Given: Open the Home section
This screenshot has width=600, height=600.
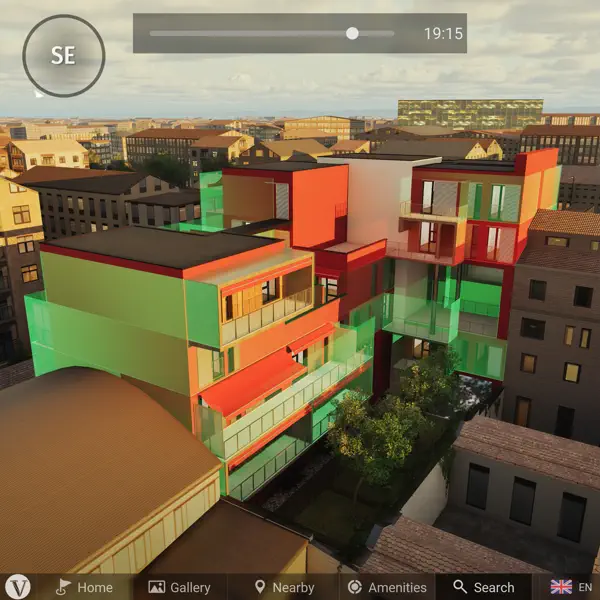Looking at the screenshot, I should point(84,587).
